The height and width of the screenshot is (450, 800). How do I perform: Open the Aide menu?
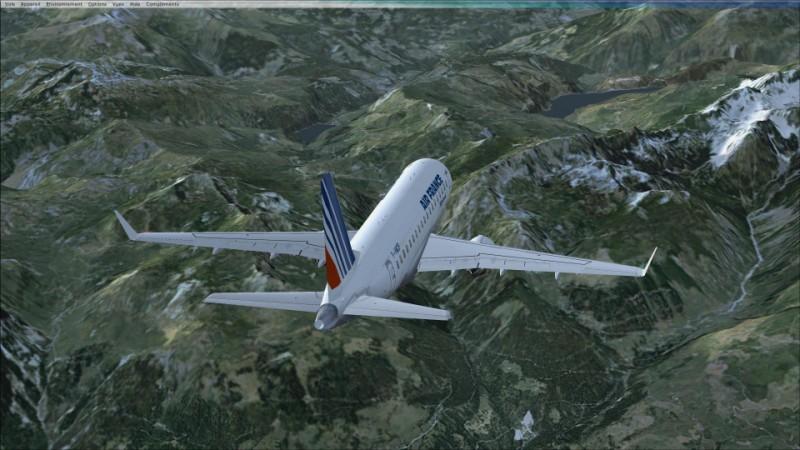coord(135,4)
